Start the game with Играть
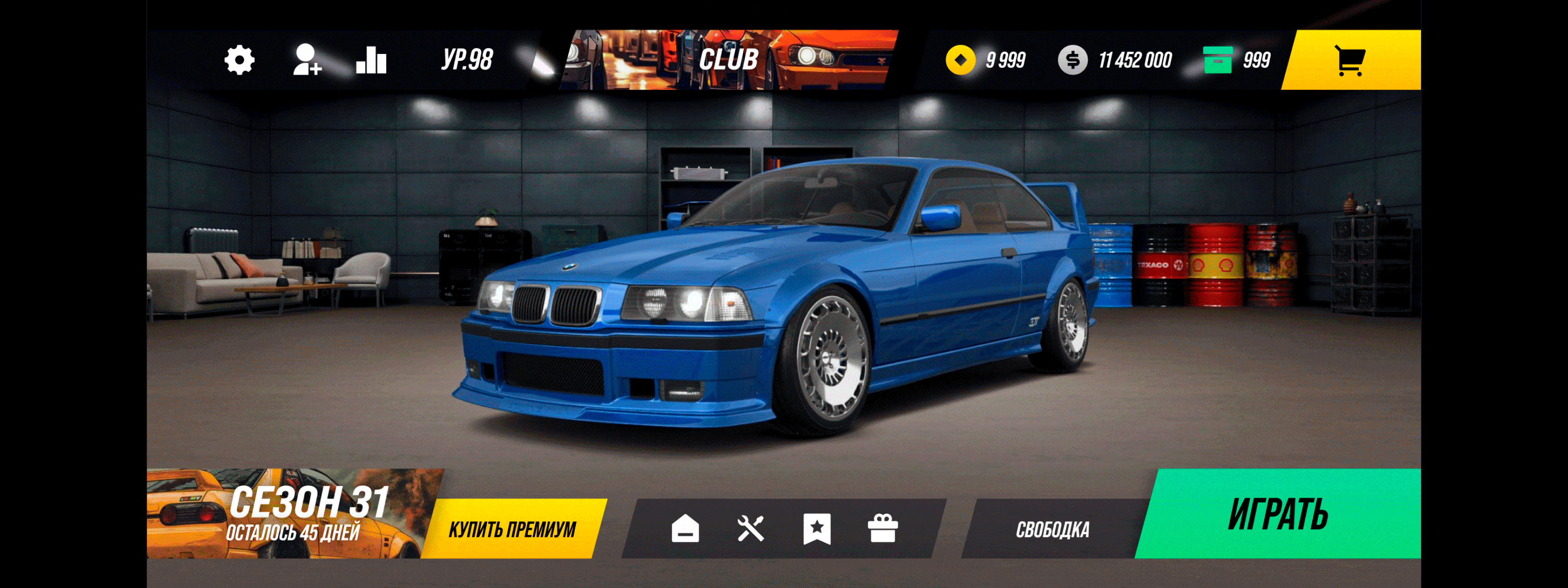Screen dimensions: 1568x588 point(1278,513)
